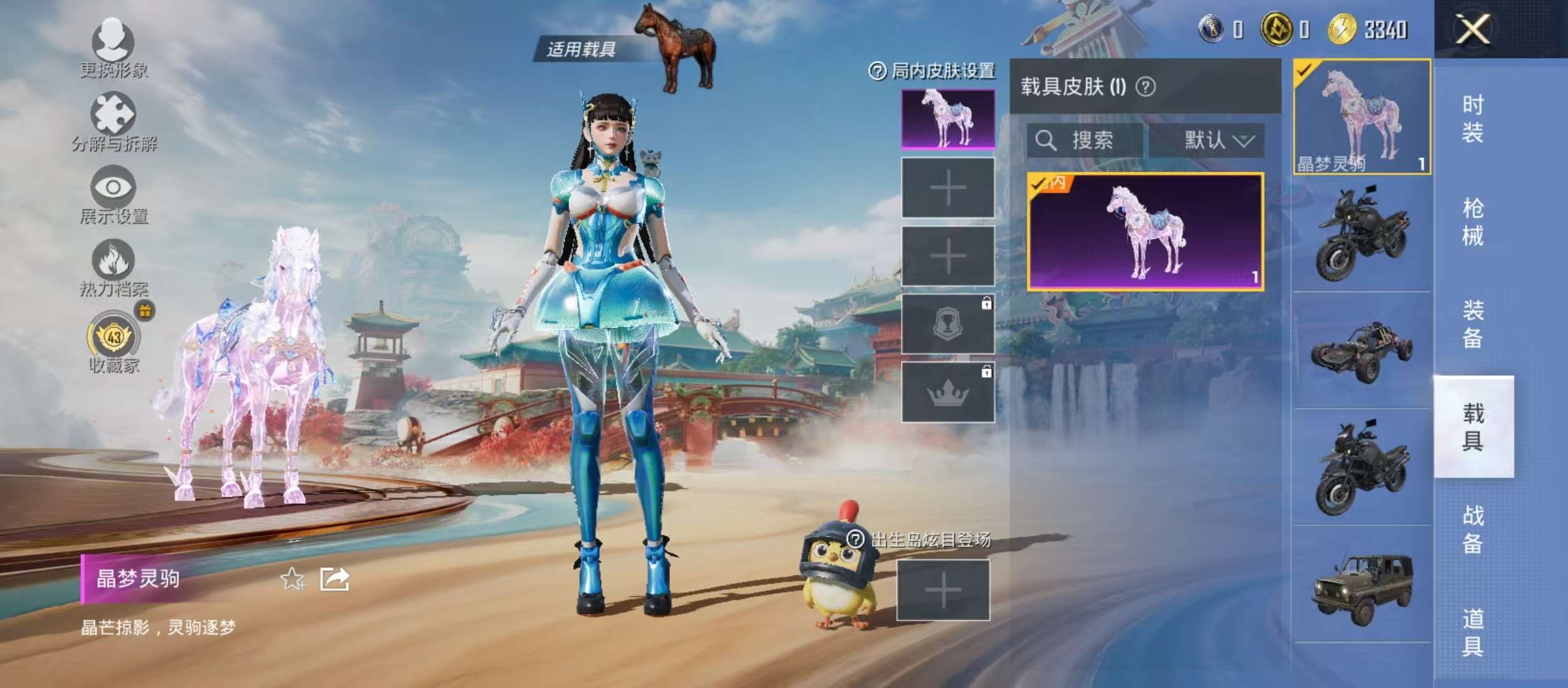Select the purple crystal horse skin card
Viewport: 1568px width, 688px height.
(1145, 232)
